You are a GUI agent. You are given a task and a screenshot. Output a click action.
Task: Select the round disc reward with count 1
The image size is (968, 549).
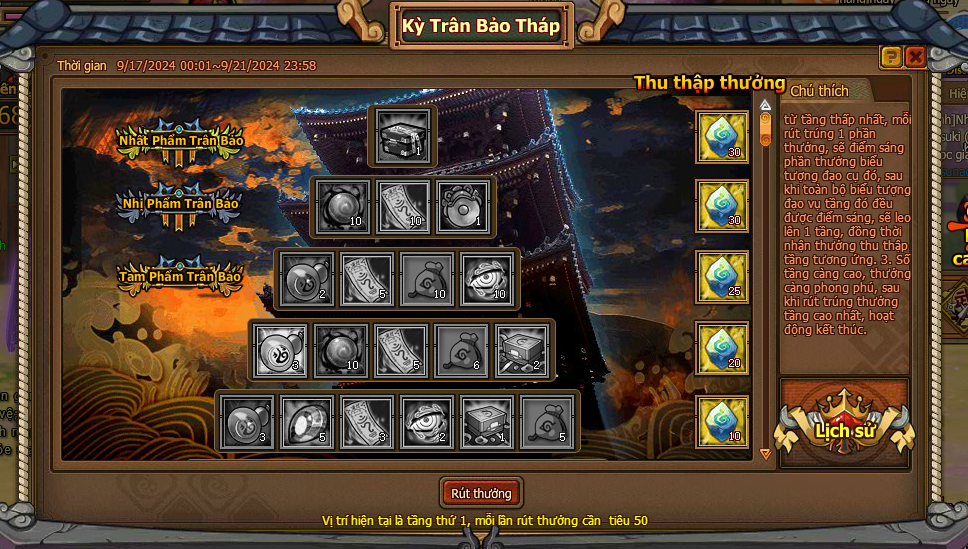pos(462,208)
